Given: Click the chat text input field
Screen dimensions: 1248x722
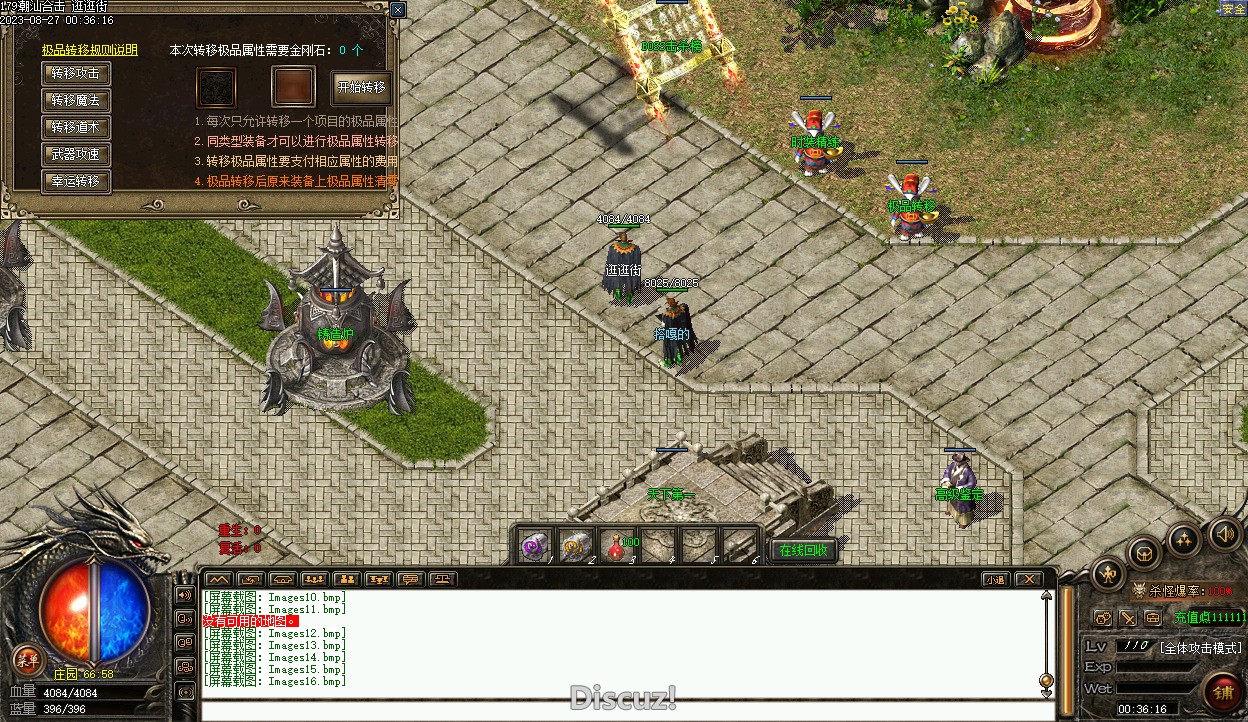Looking at the screenshot, I should click(x=620, y=711).
